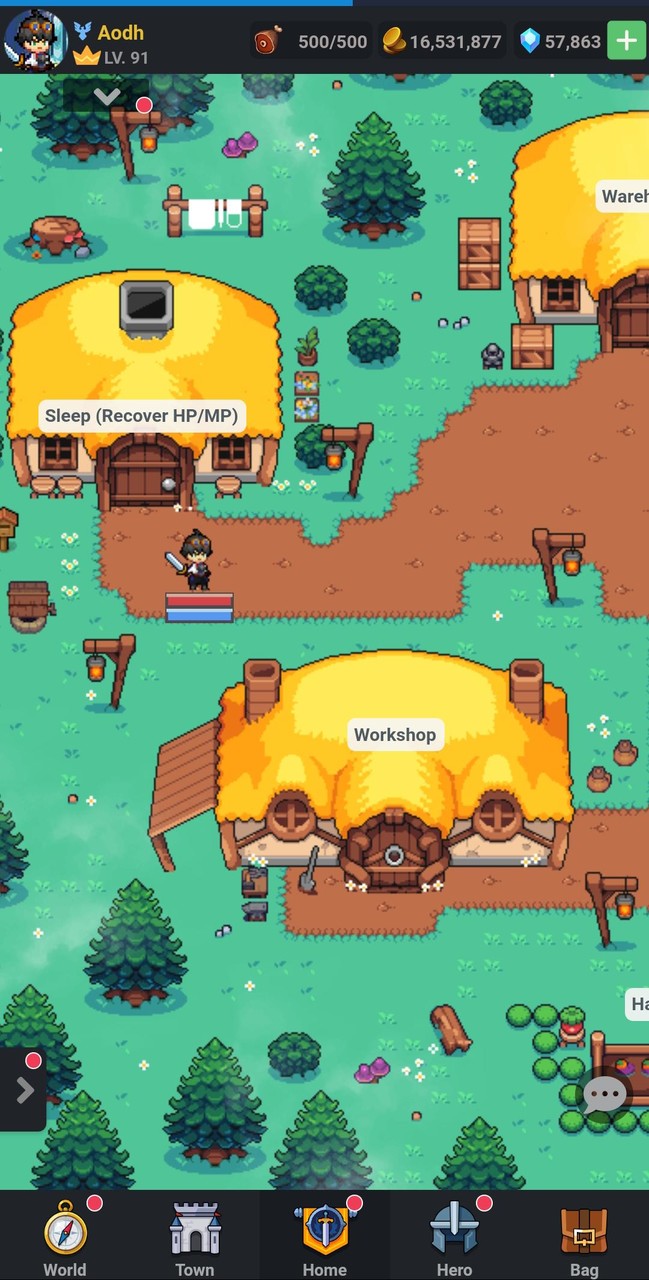Expand the side panel arrow
This screenshot has height=1280, width=649.
point(24,1089)
